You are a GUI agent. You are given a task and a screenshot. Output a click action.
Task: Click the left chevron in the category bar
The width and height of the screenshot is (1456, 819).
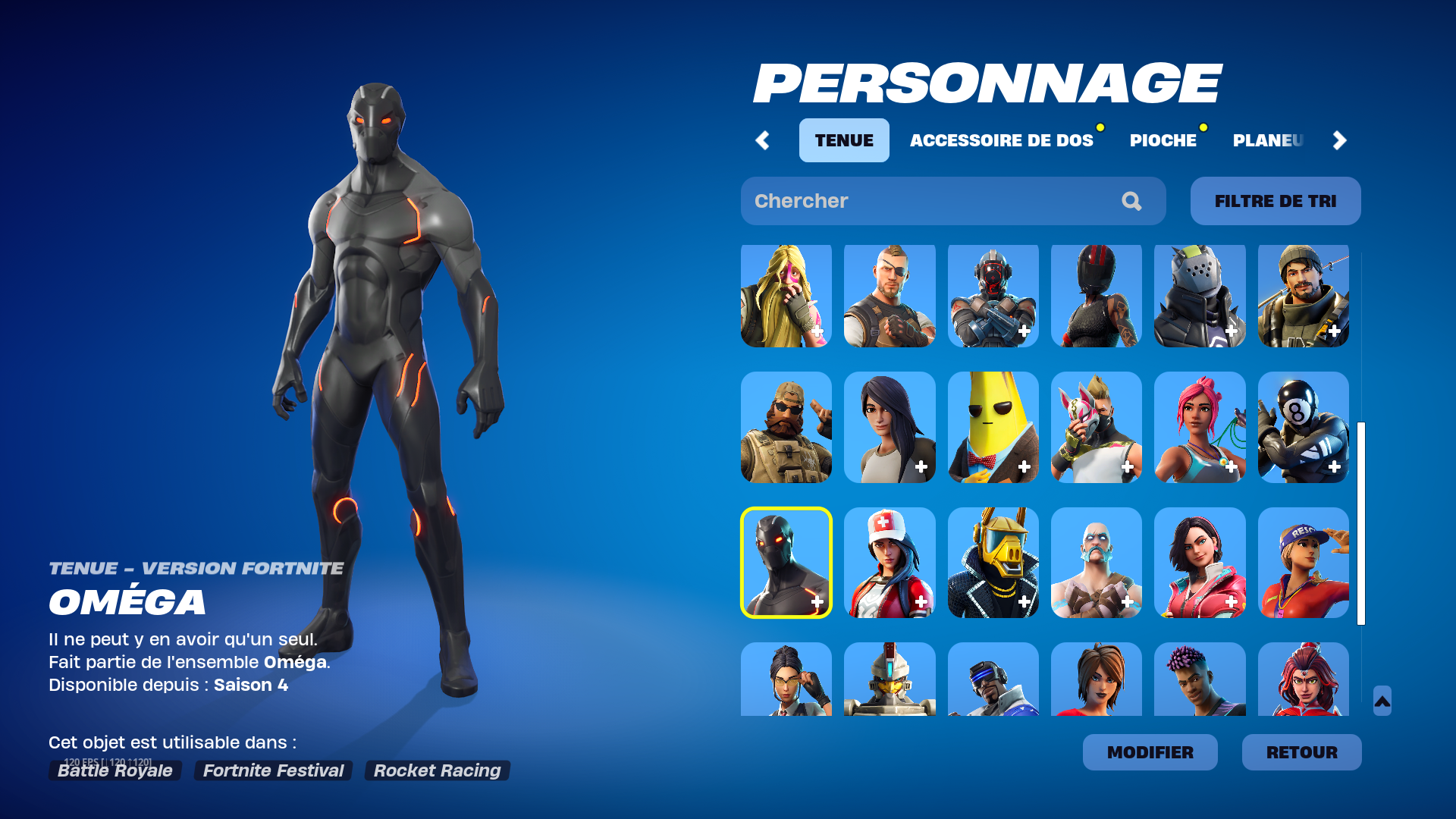point(763,140)
